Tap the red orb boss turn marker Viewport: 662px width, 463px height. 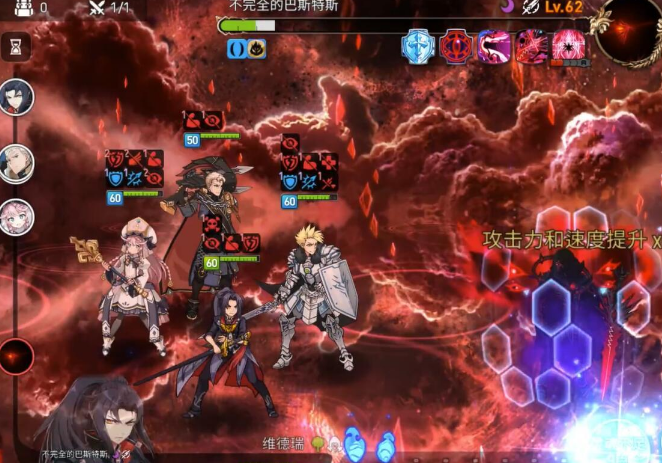coord(17,357)
